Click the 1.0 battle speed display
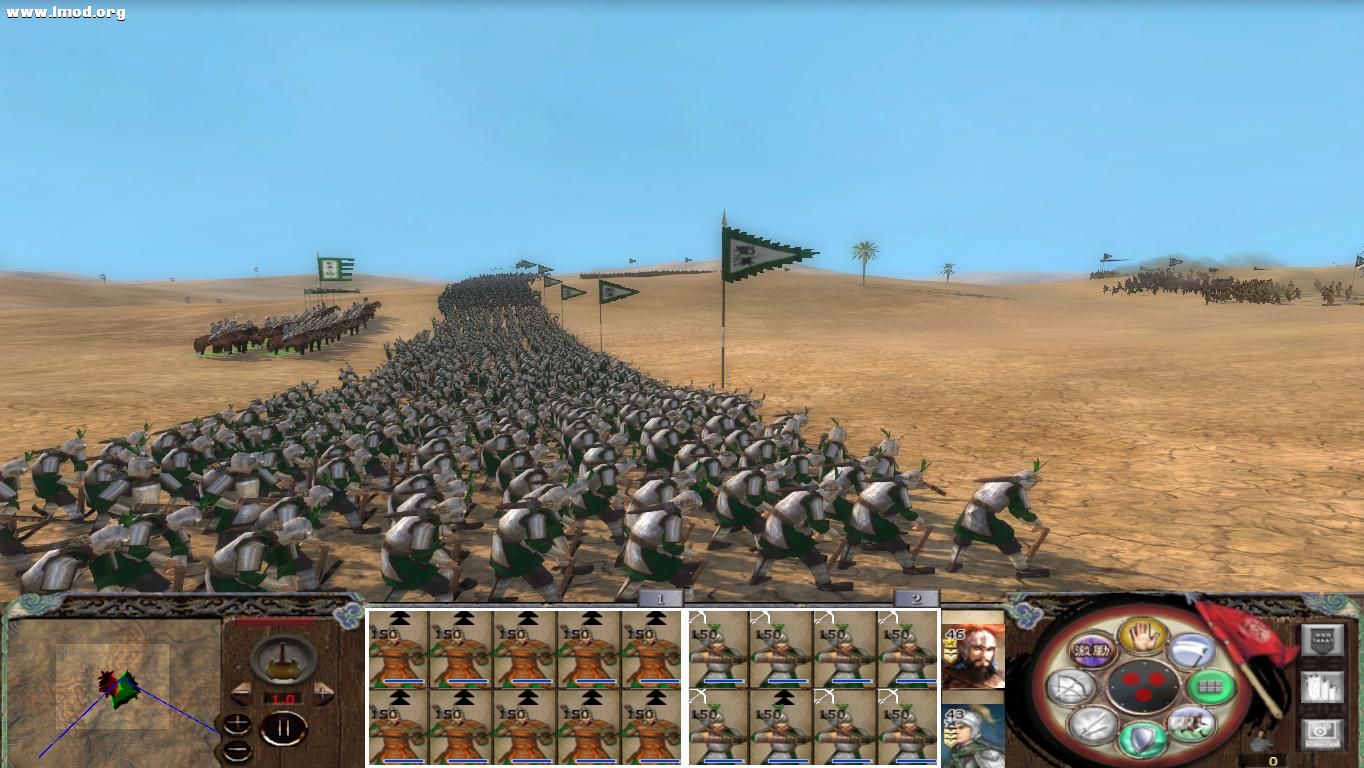1364x768 pixels. [283, 698]
